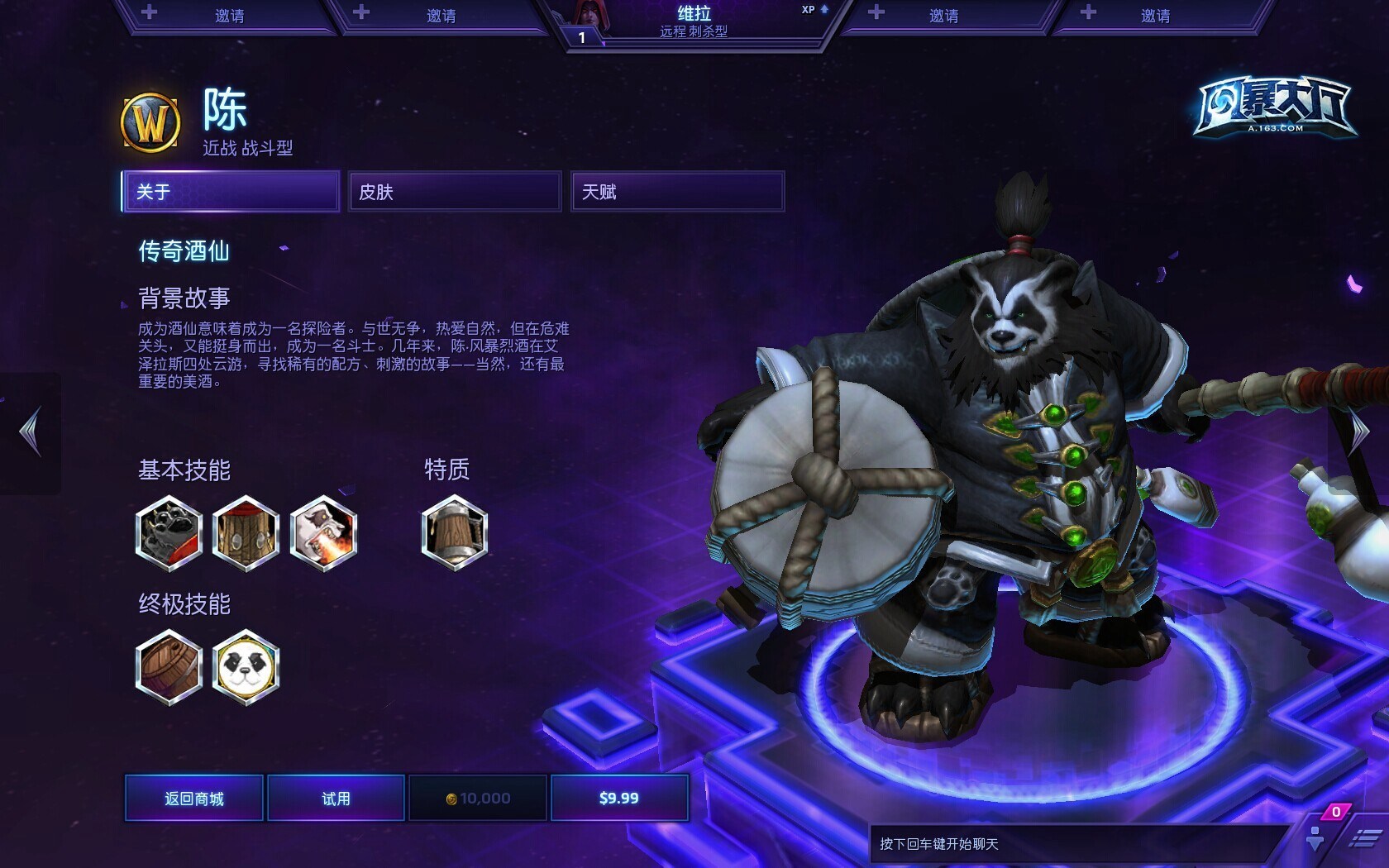Select the rolling barrel ultimate ability
Screen dimensions: 1389x868
[169, 666]
